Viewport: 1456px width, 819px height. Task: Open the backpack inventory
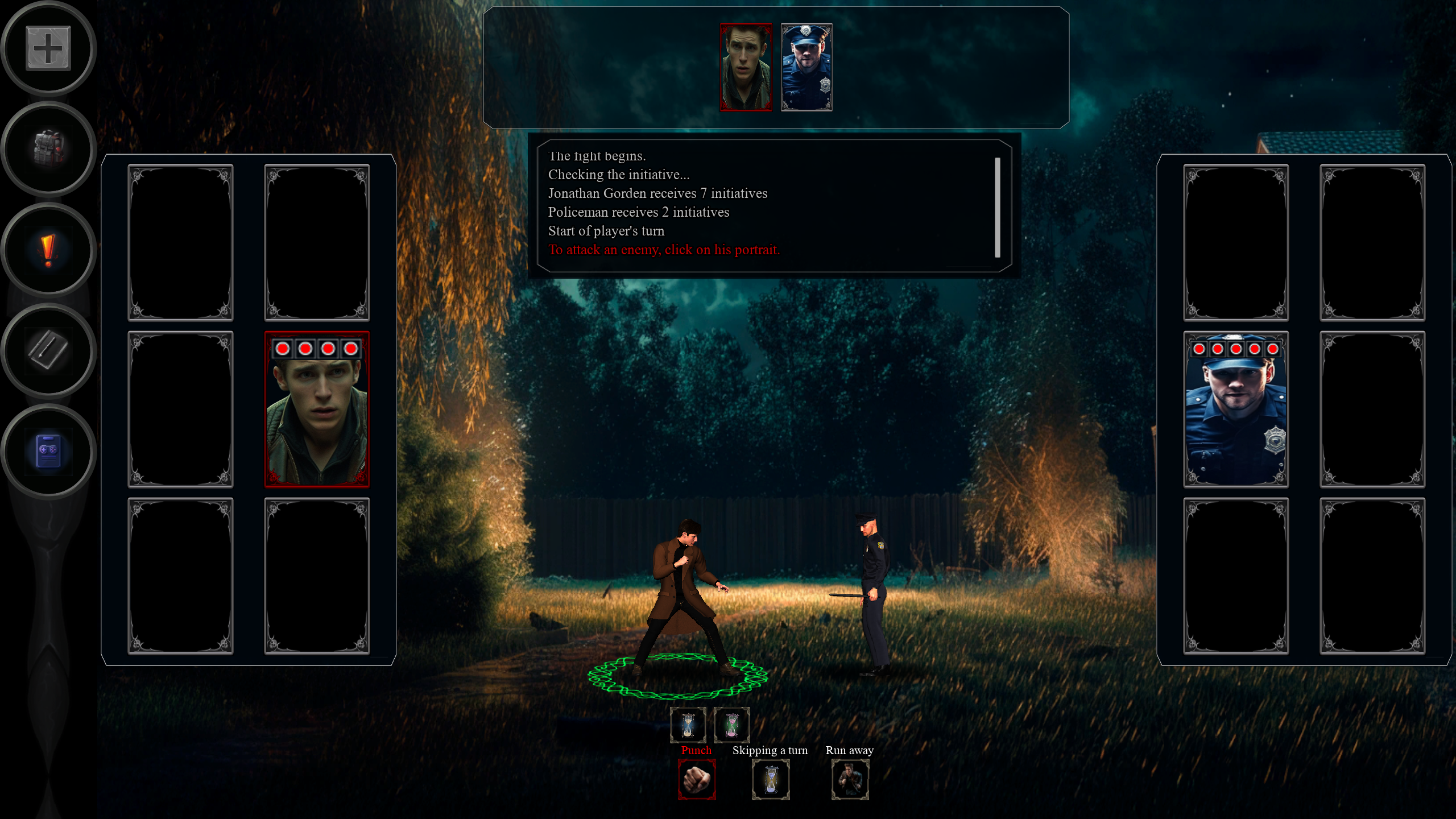point(48,149)
